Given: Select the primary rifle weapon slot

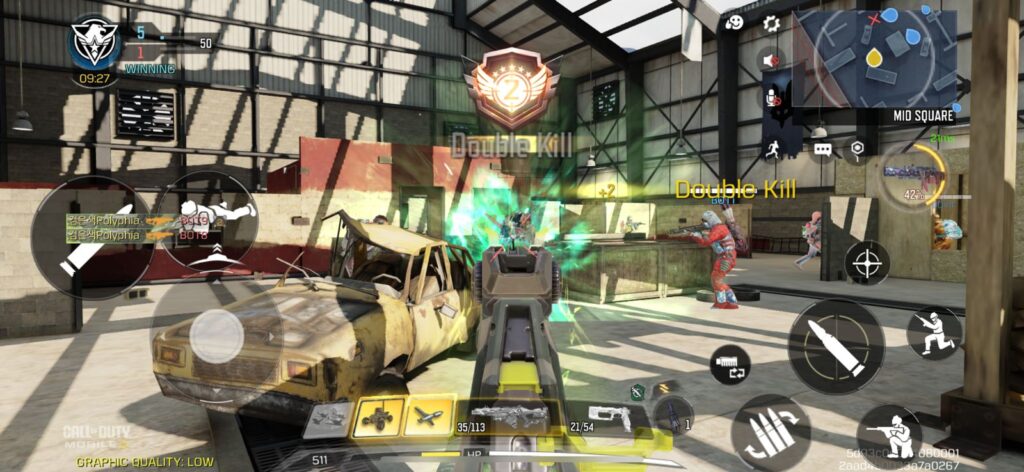Looking at the screenshot, I should pos(508,417).
